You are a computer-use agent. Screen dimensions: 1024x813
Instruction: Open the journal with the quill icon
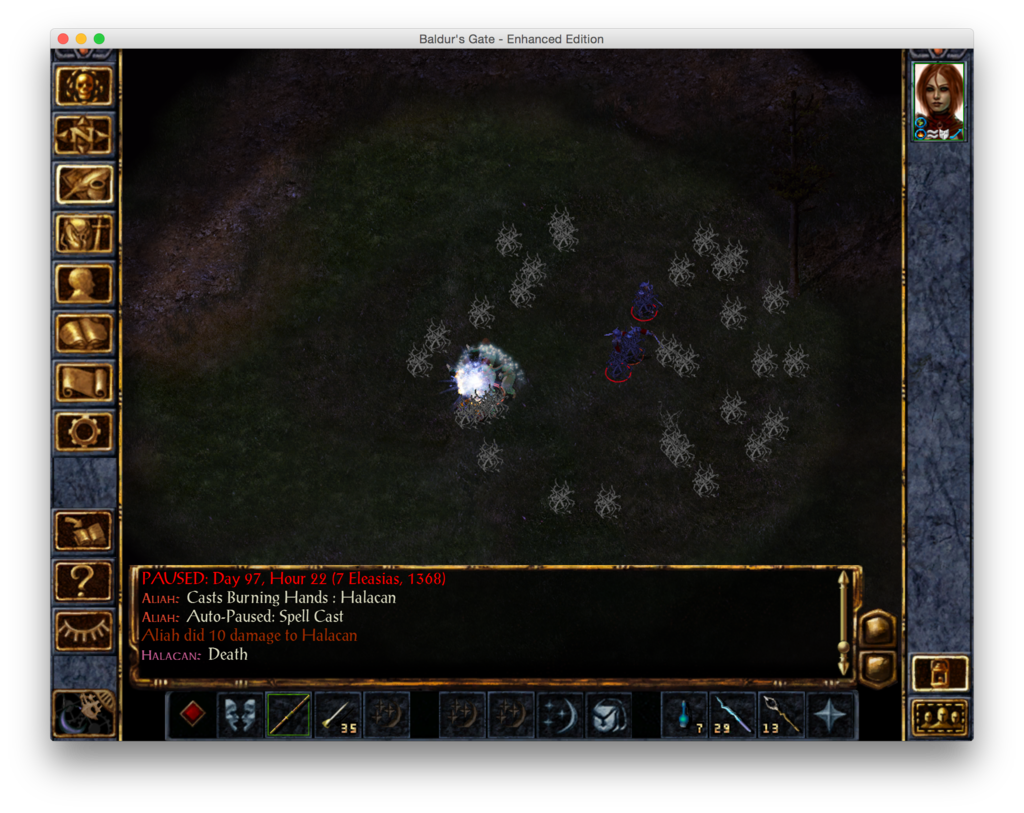pyautogui.click(x=84, y=184)
